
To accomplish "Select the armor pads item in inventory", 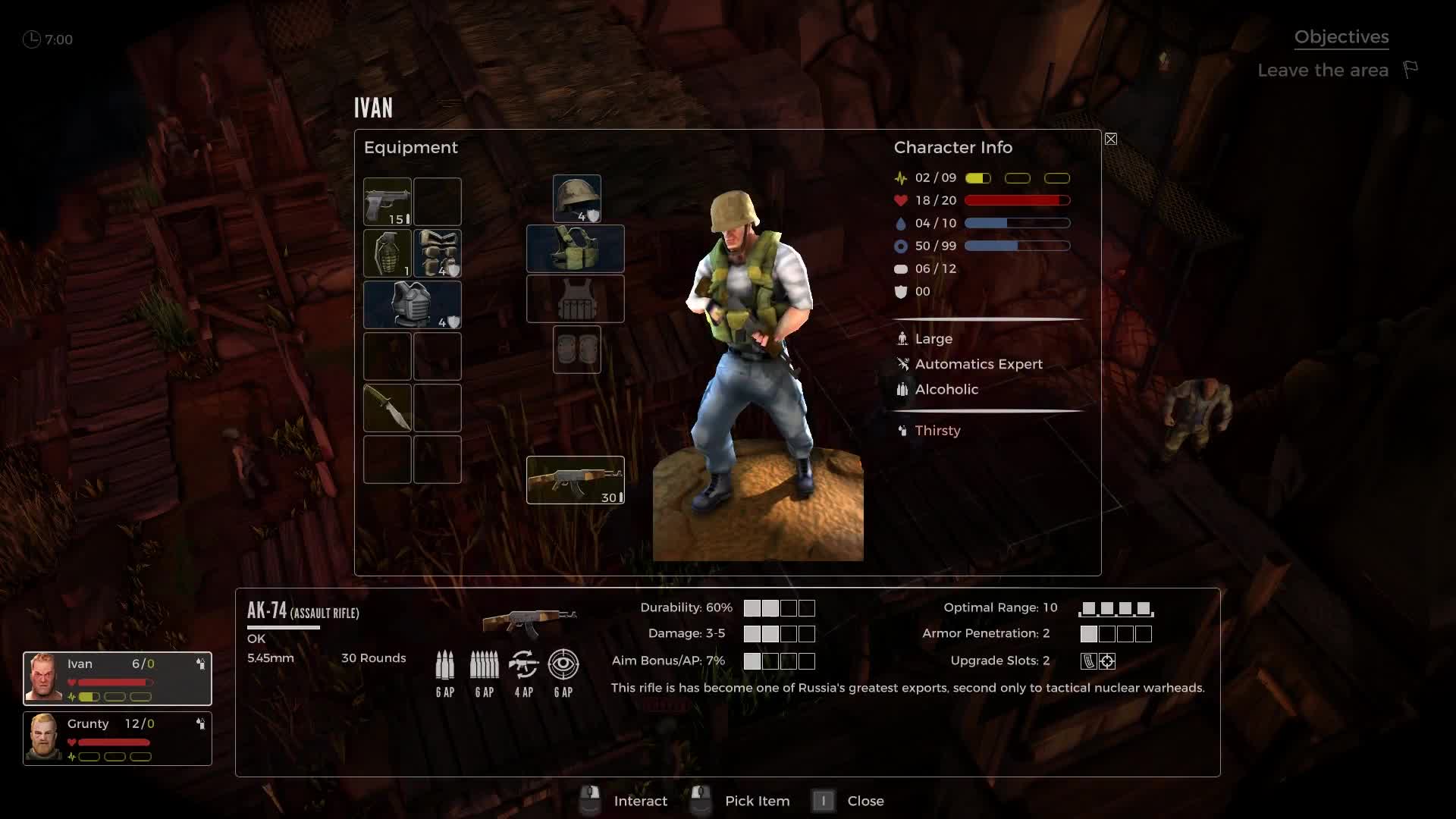I will tap(438, 253).
